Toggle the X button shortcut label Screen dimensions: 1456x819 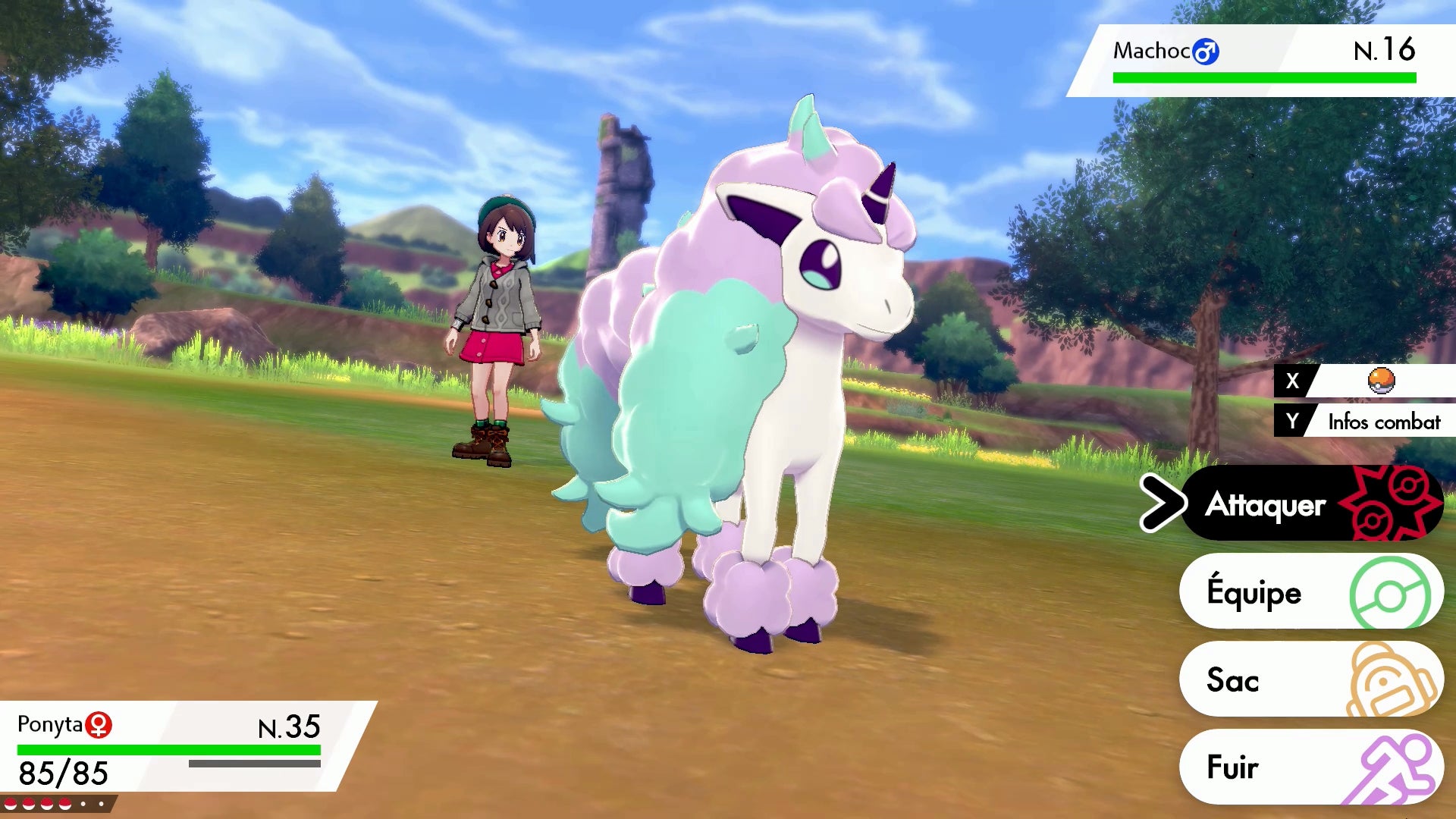click(1291, 381)
